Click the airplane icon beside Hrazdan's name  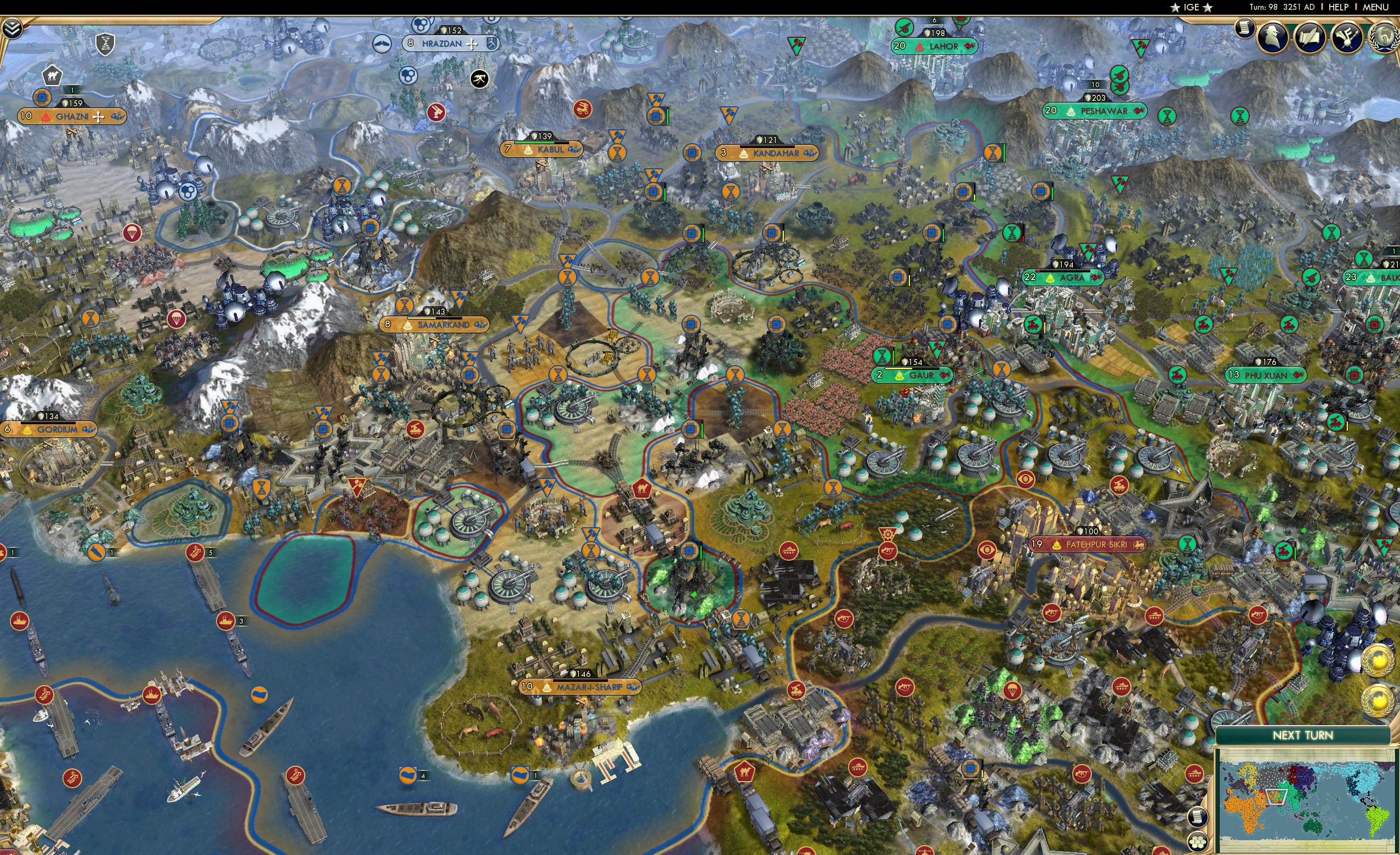coord(472,44)
